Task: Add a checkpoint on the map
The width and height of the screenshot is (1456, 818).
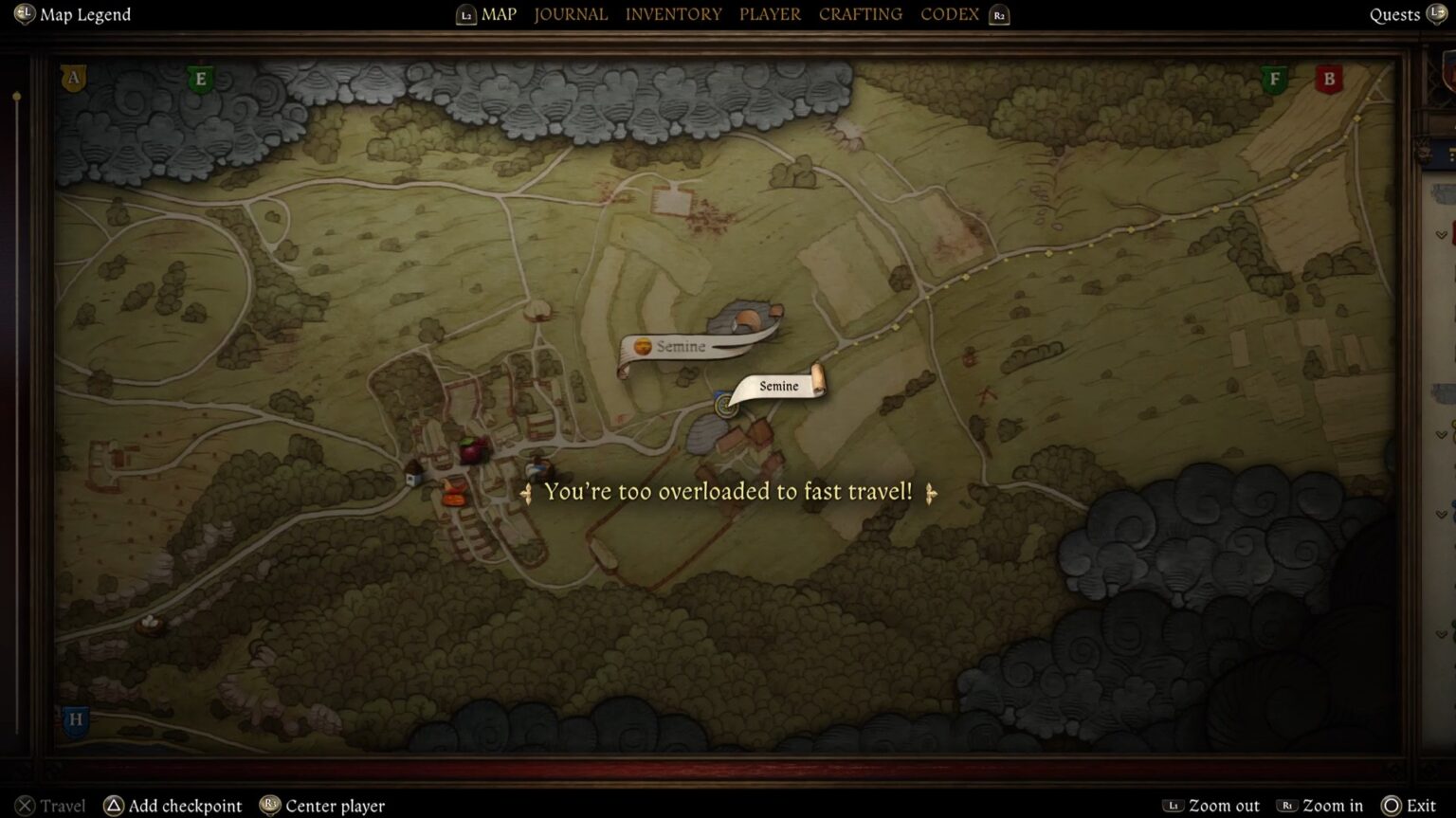Action: [184, 806]
